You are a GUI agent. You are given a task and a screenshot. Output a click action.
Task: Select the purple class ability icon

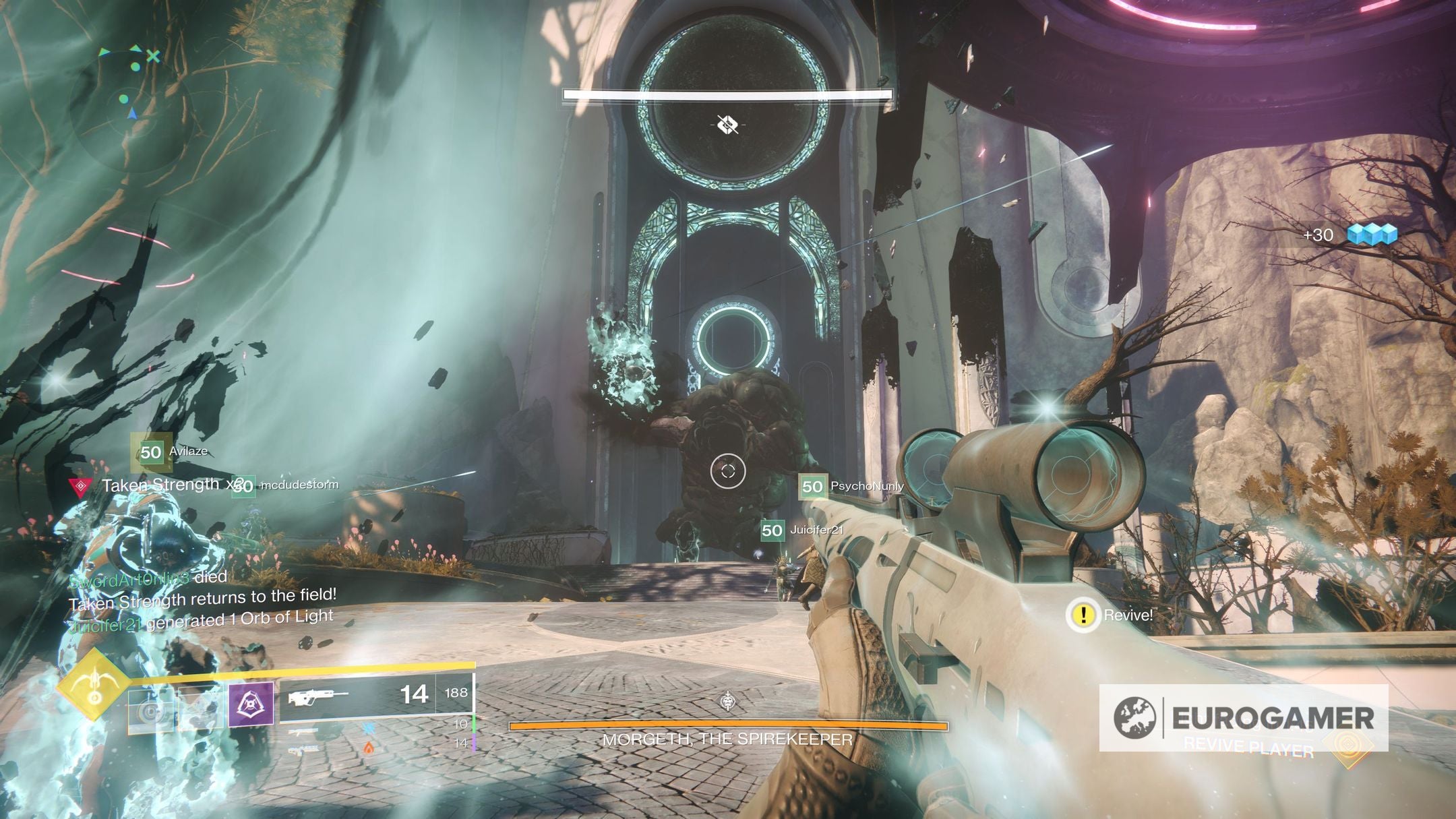251,704
